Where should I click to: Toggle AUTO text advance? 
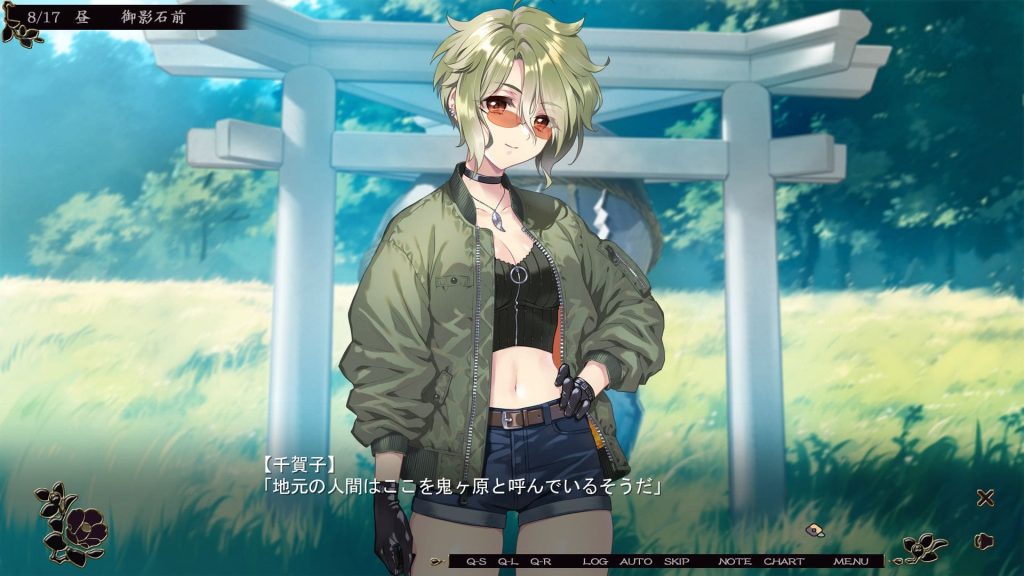coord(636,562)
